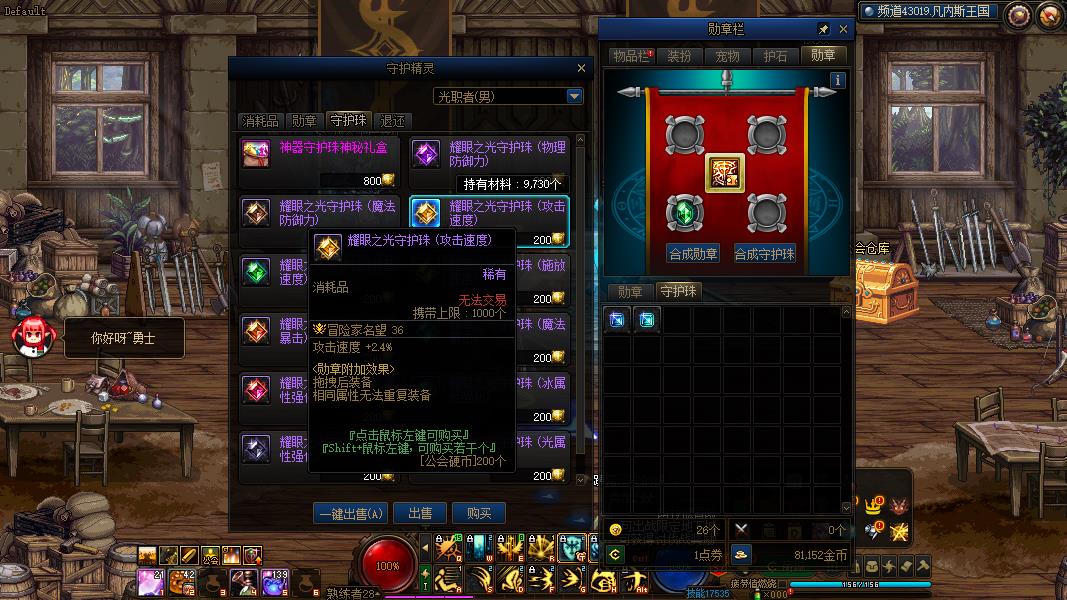The image size is (1067, 600).
Task: Show the medal panel info button
Action: pyautogui.click(x=838, y=80)
